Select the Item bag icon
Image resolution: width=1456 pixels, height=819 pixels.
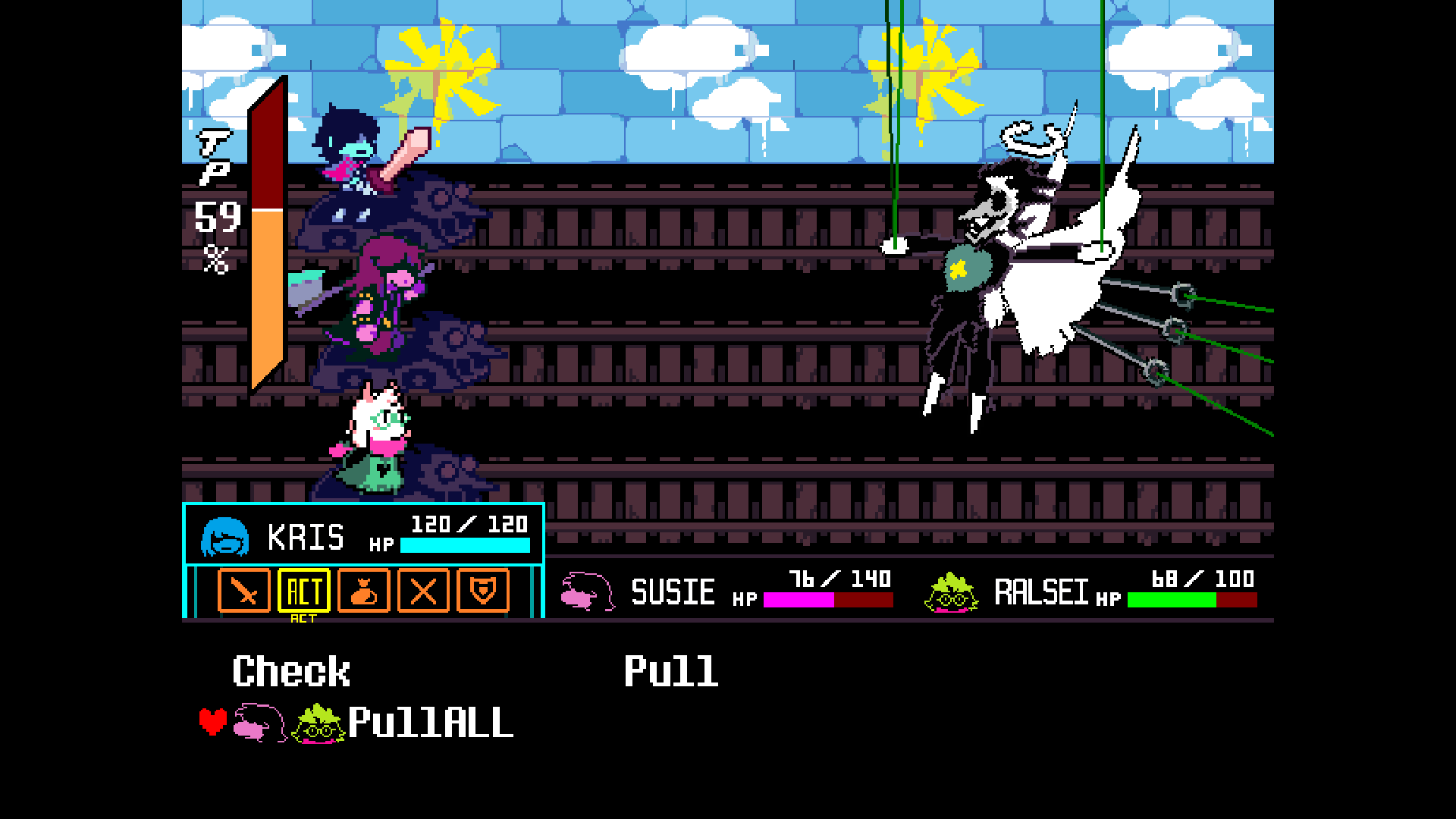(364, 591)
